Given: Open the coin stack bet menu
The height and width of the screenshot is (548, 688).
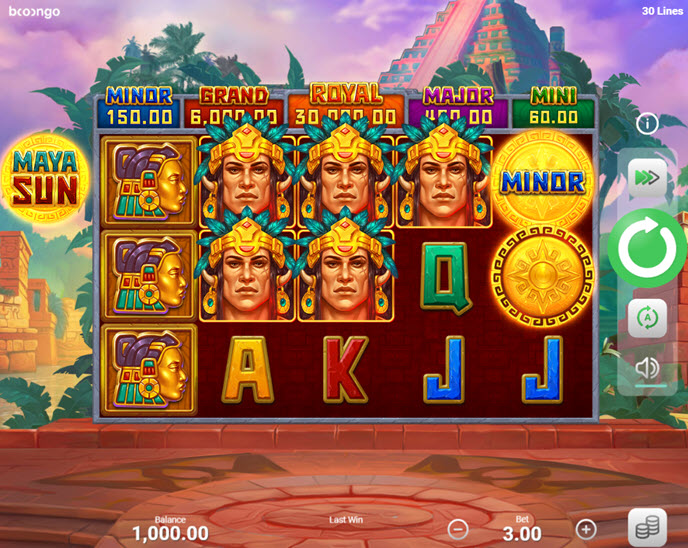Looking at the screenshot, I should [647, 527].
